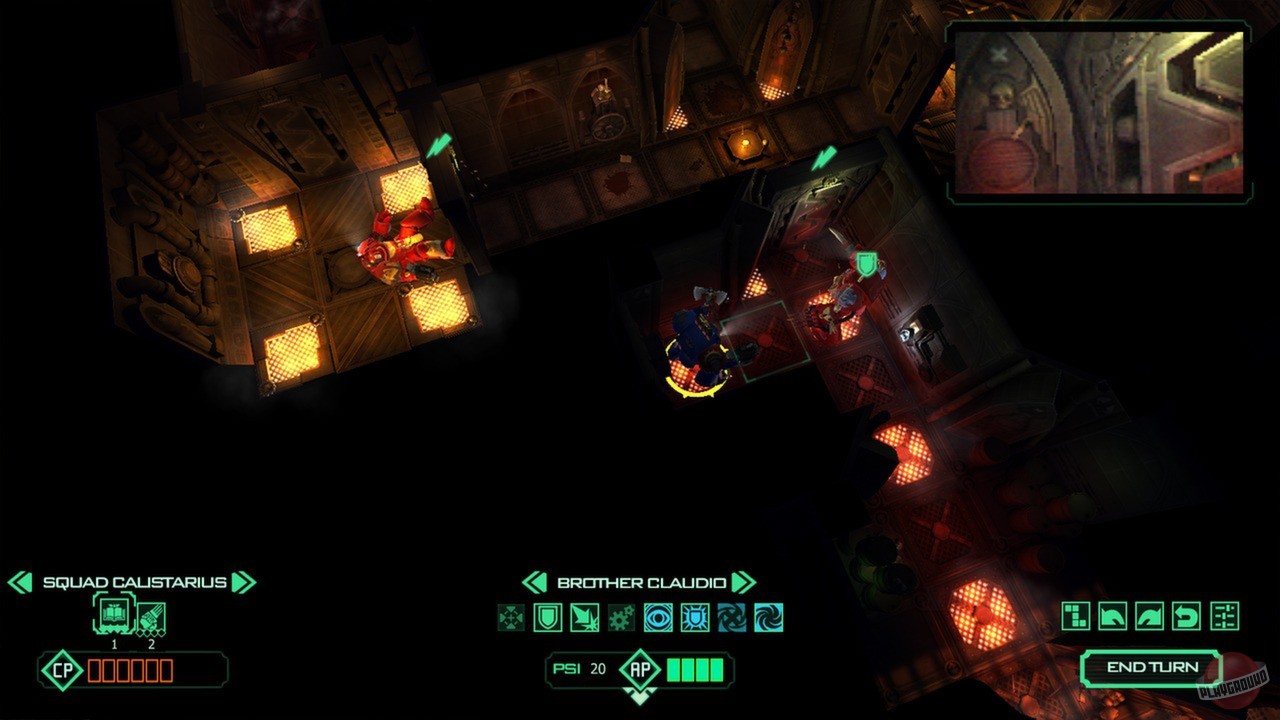Viewport: 1280px width, 720px height.
Task: Select Brother Claudio's Move ability icon
Action: click(x=509, y=618)
